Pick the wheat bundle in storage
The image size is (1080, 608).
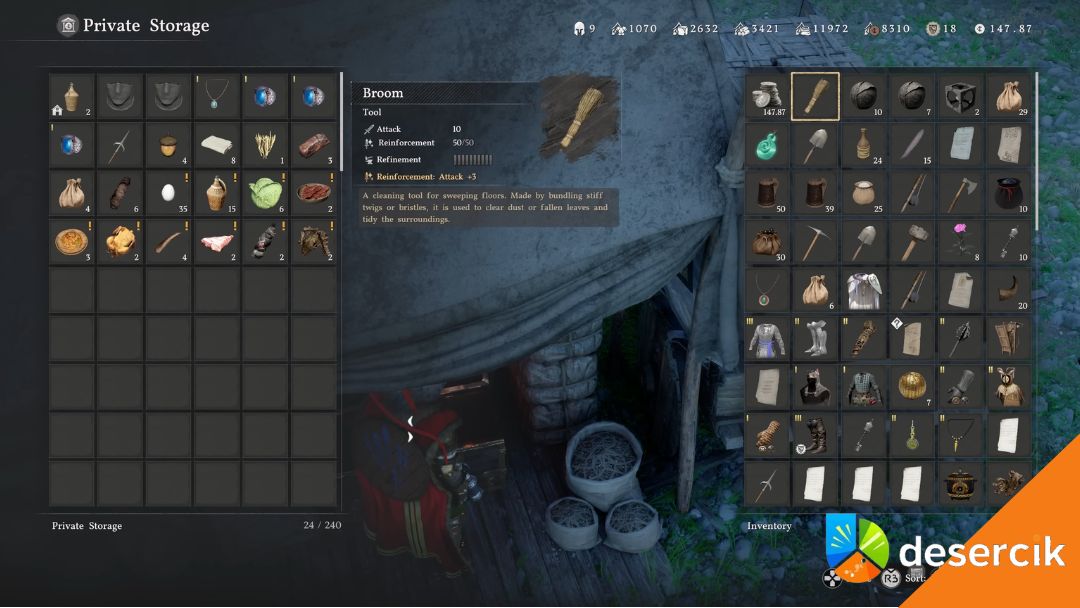[x=264, y=145]
